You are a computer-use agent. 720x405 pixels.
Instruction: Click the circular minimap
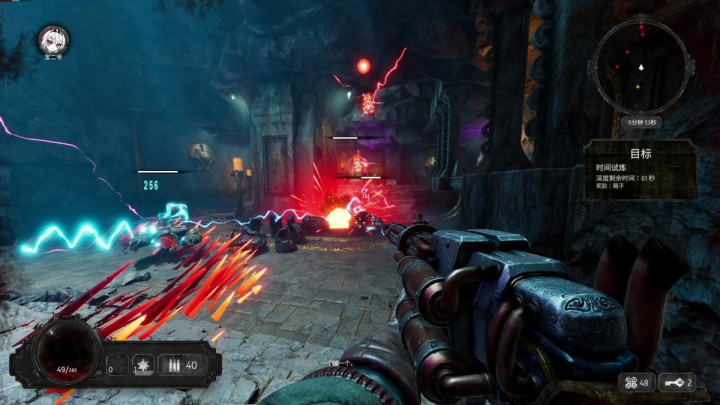click(641, 68)
